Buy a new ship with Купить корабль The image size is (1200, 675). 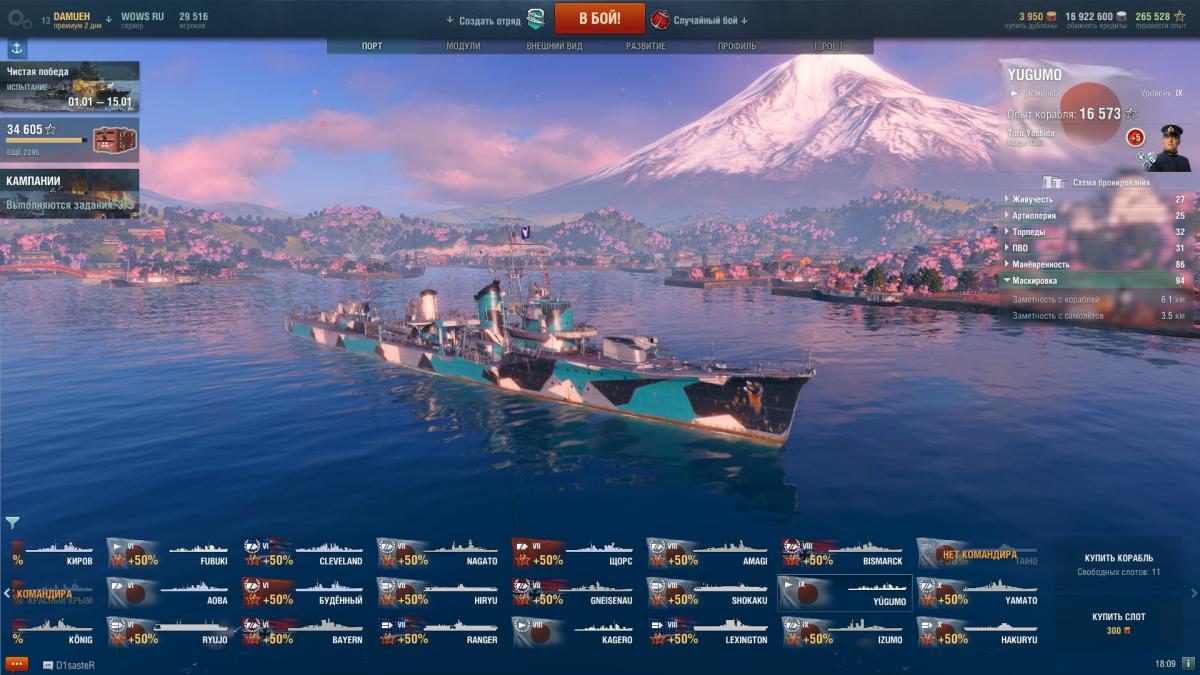1118,564
